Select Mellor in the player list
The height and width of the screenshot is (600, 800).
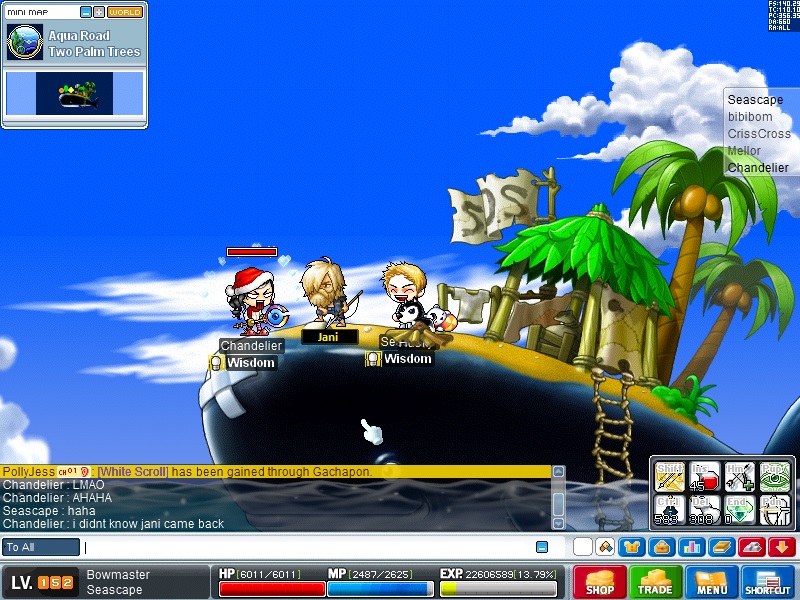point(744,151)
